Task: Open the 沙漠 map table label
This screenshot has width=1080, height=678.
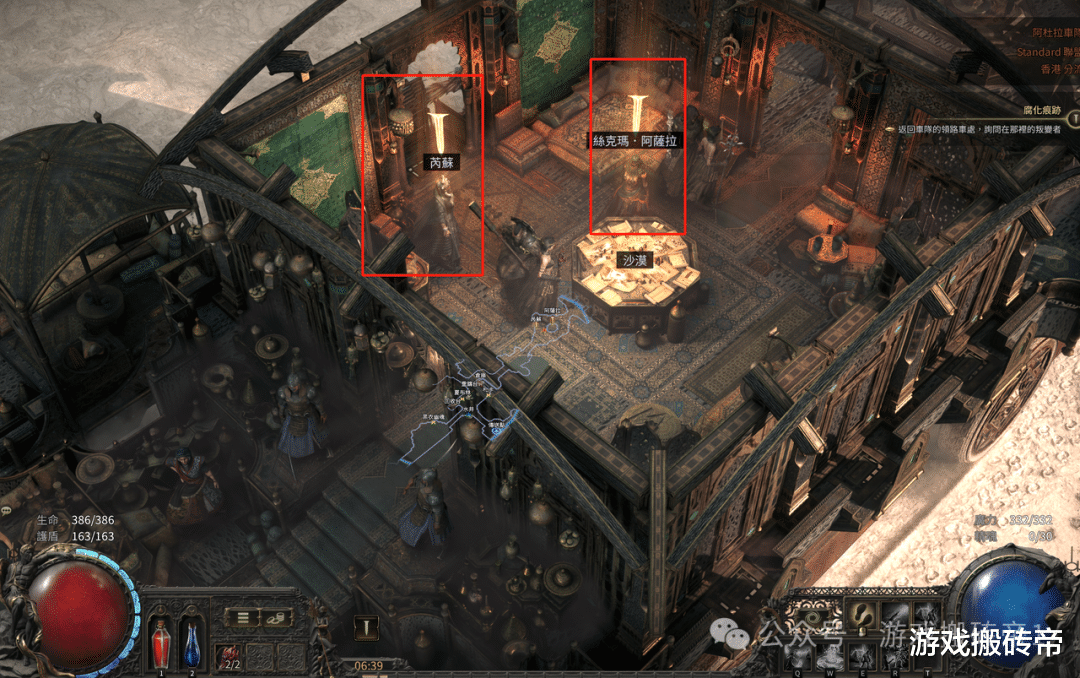Action: click(636, 260)
